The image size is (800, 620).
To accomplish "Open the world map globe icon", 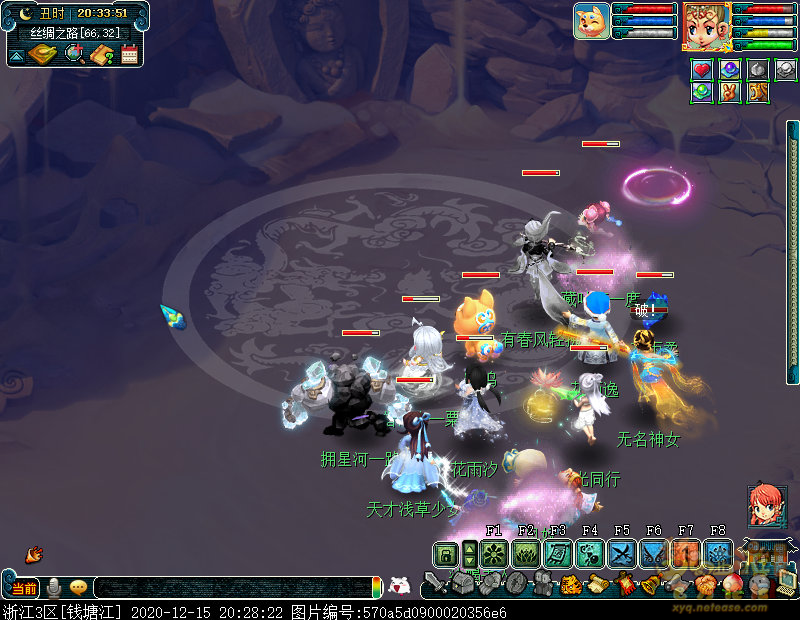I will (x=74, y=54).
